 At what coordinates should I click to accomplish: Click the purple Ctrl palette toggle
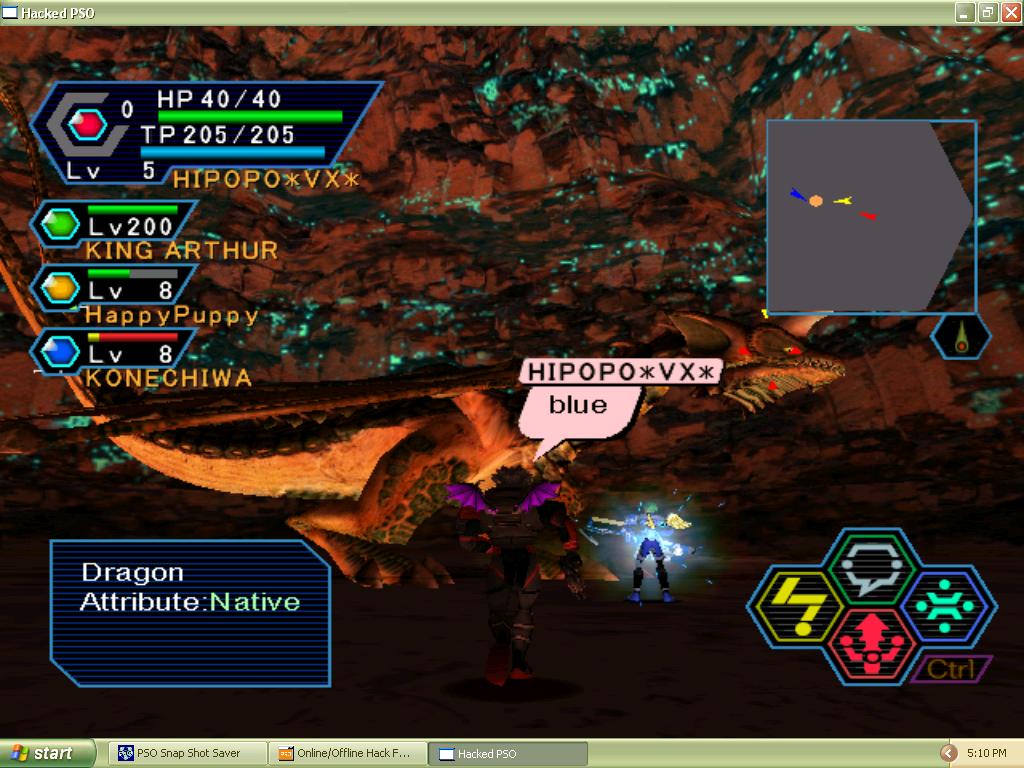click(x=951, y=669)
